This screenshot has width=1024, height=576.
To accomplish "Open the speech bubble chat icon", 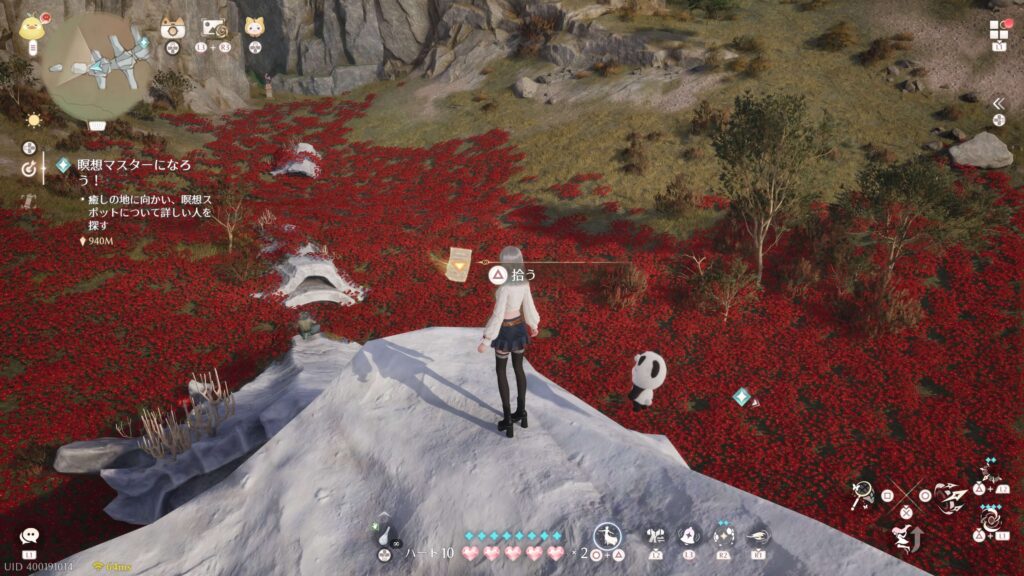I will [29, 537].
